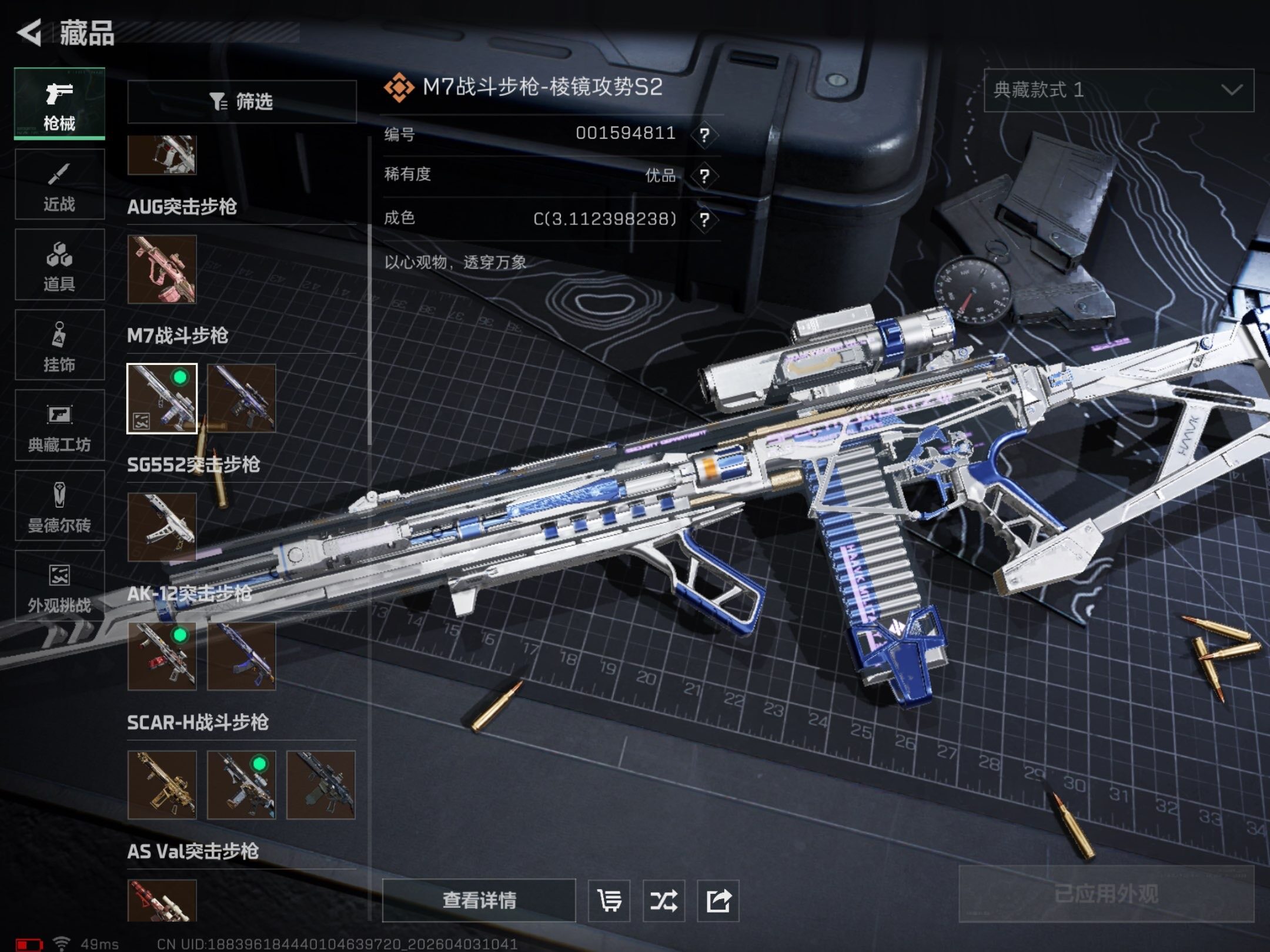Pick the AS Val red skin thumbnail

pyautogui.click(x=162, y=900)
